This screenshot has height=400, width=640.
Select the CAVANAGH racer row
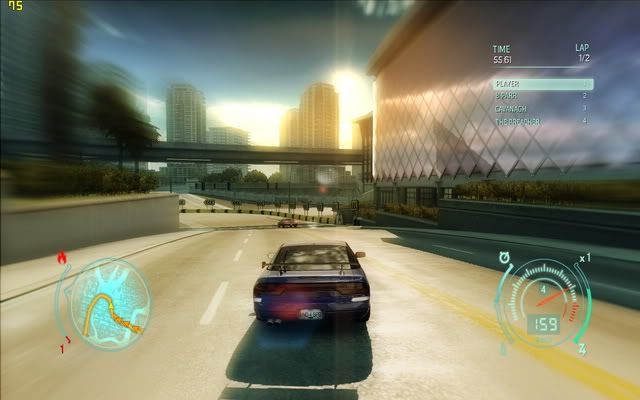pyautogui.click(x=542, y=108)
